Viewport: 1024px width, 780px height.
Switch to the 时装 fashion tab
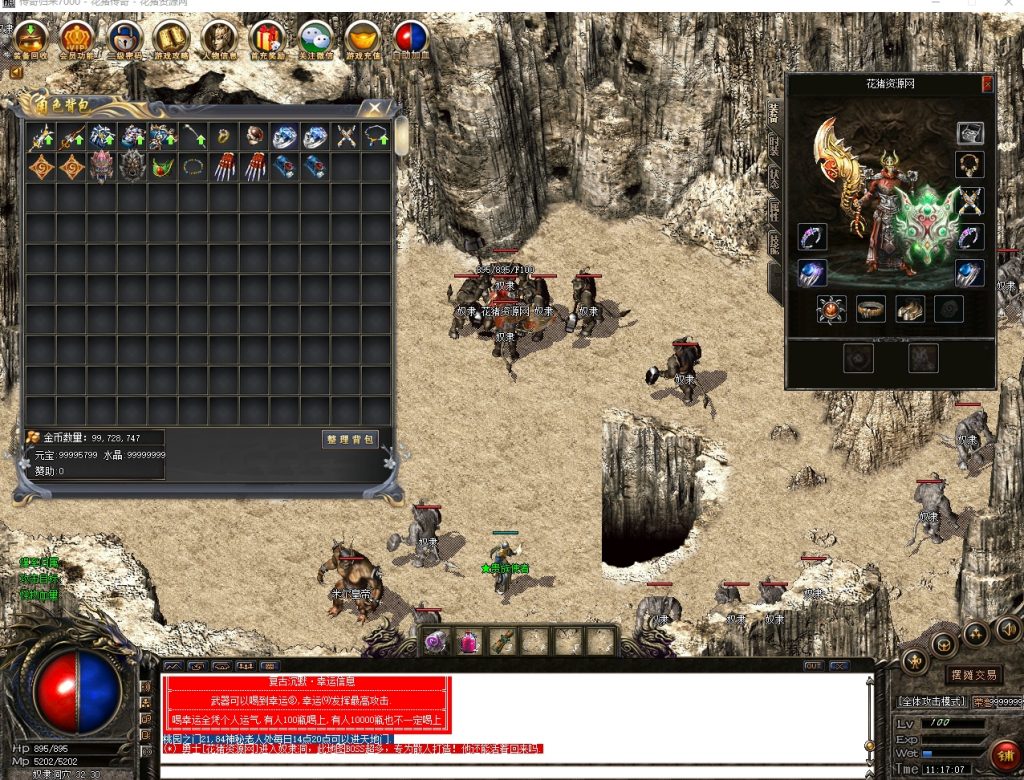(x=775, y=145)
